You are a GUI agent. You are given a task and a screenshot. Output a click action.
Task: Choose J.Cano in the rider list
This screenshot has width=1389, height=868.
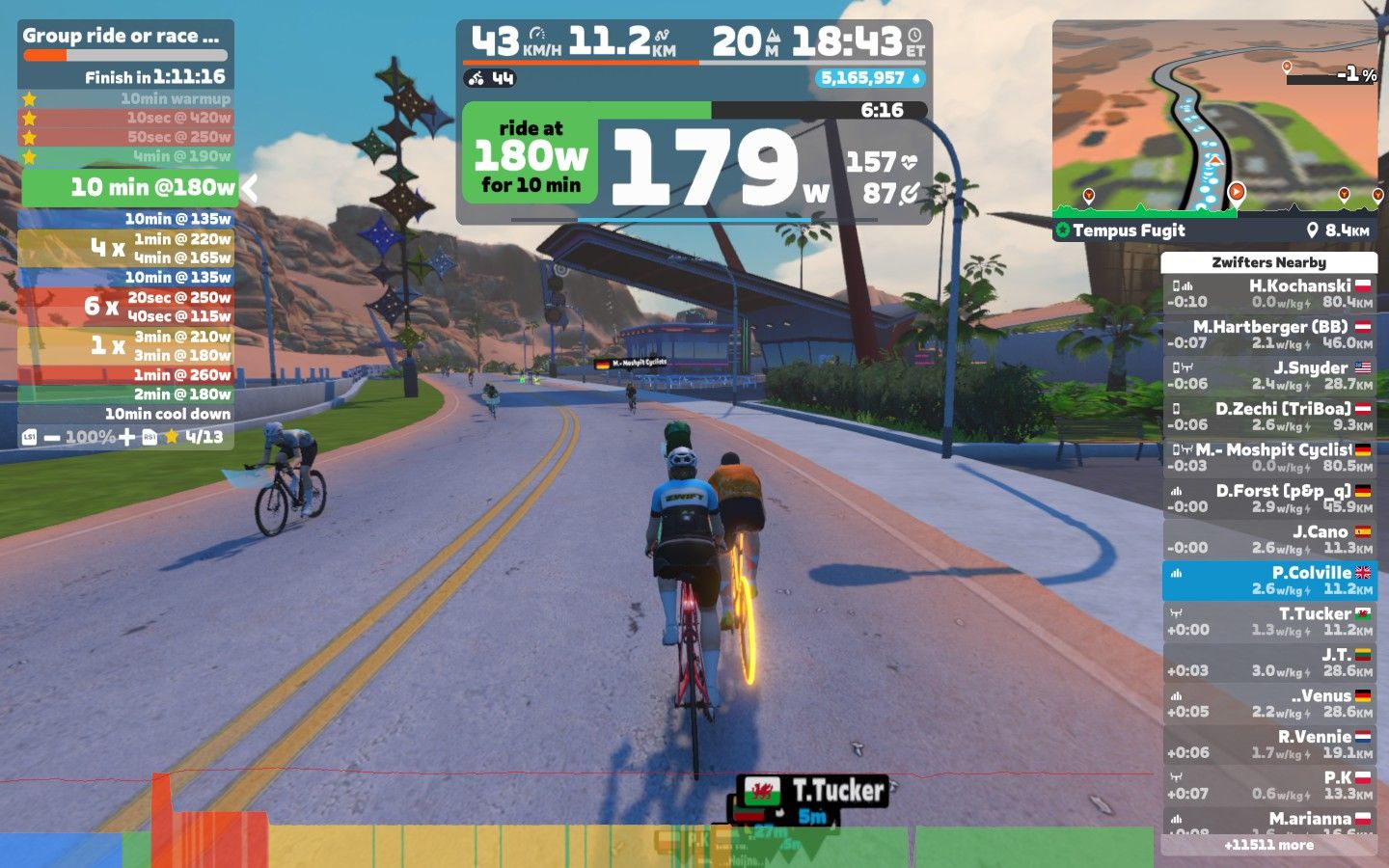[1268, 539]
